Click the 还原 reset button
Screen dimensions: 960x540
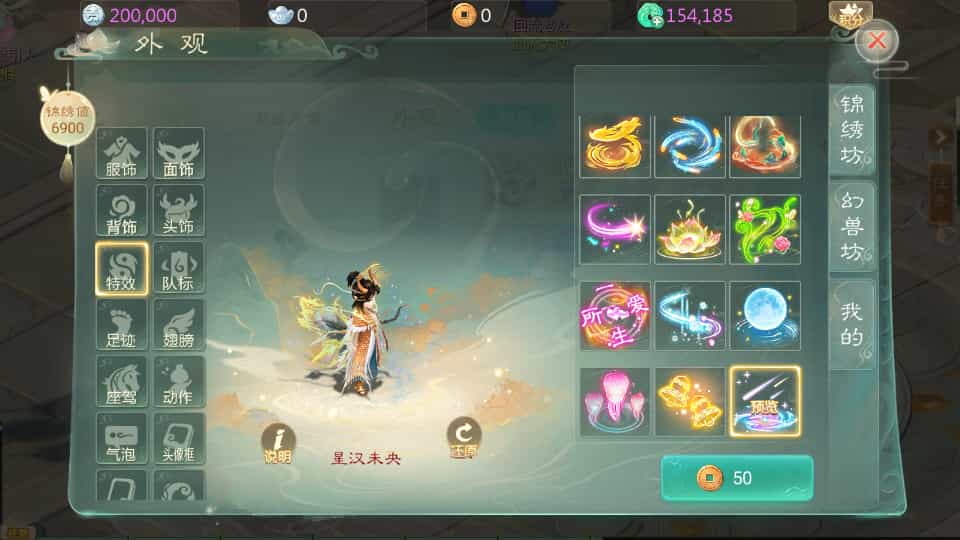coord(463,438)
